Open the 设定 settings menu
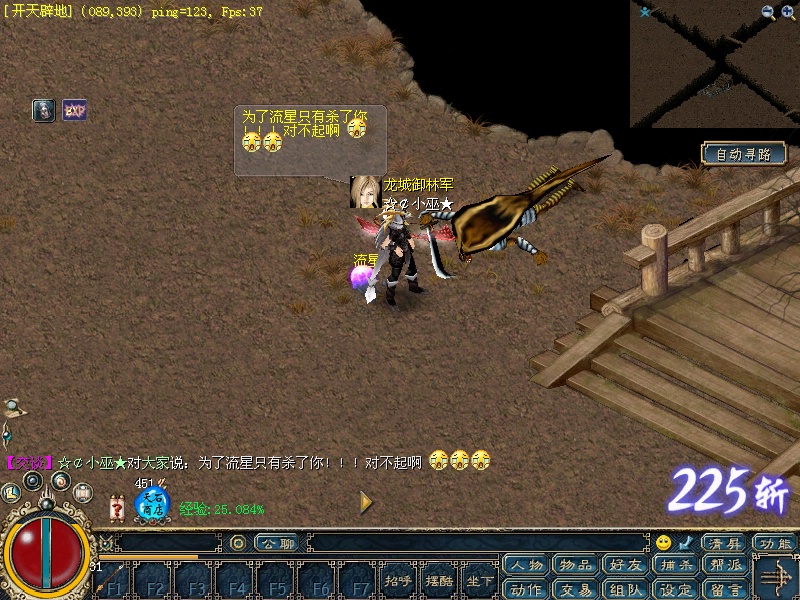Image resolution: width=800 pixels, height=600 pixels. tap(676, 588)
